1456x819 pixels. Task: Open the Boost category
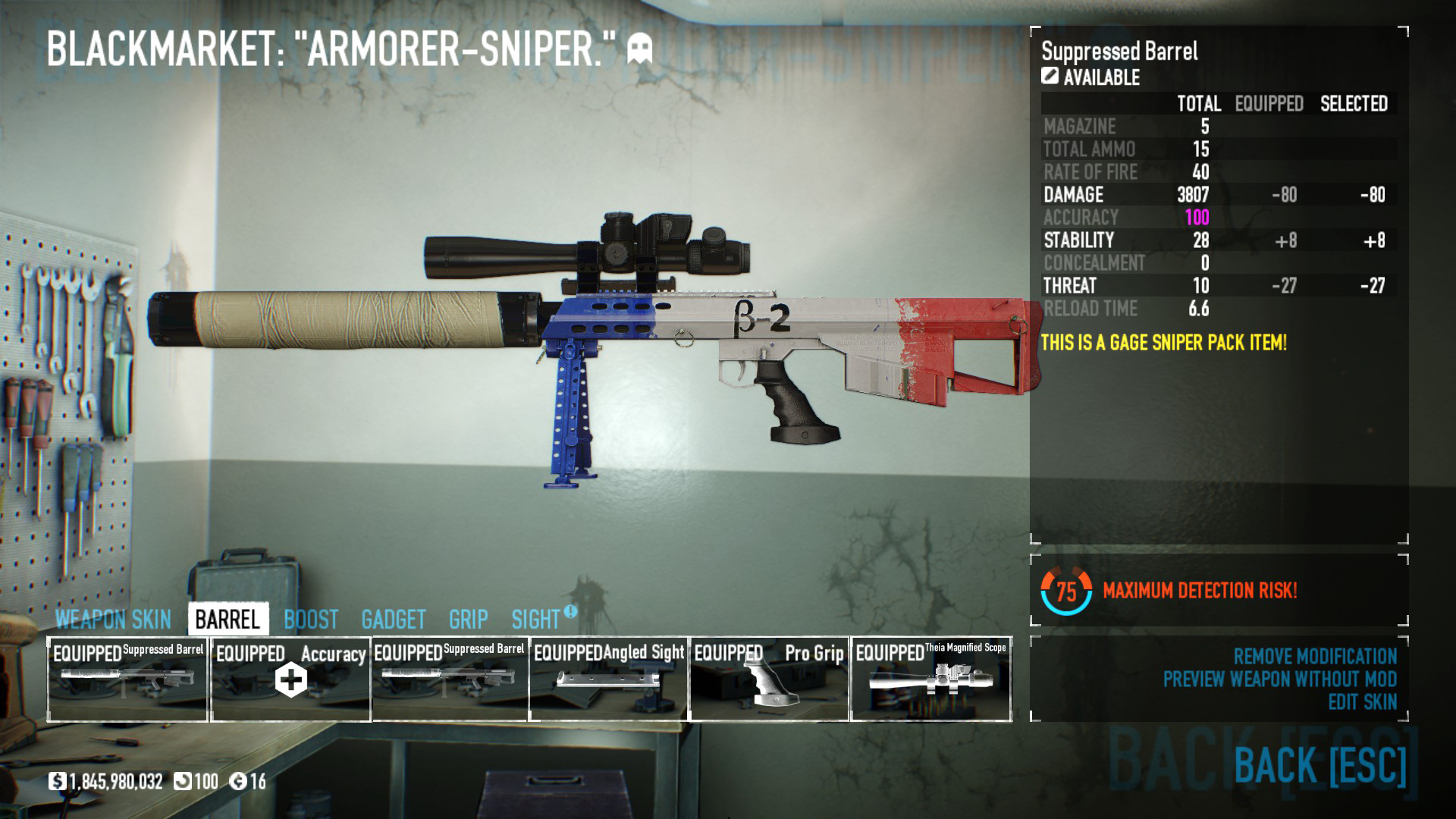click(311, 620)
